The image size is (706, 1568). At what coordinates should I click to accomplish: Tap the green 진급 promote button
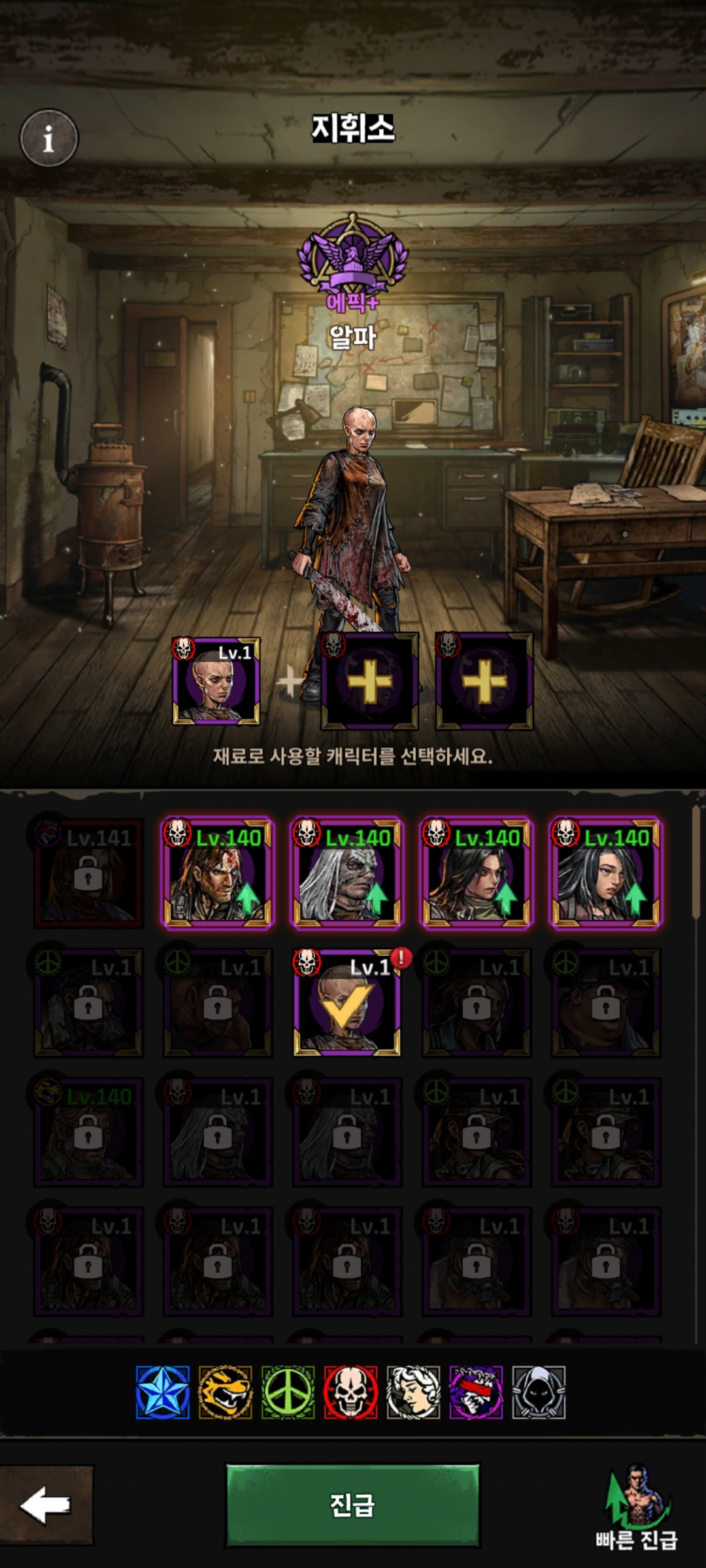pos(352,1505)
